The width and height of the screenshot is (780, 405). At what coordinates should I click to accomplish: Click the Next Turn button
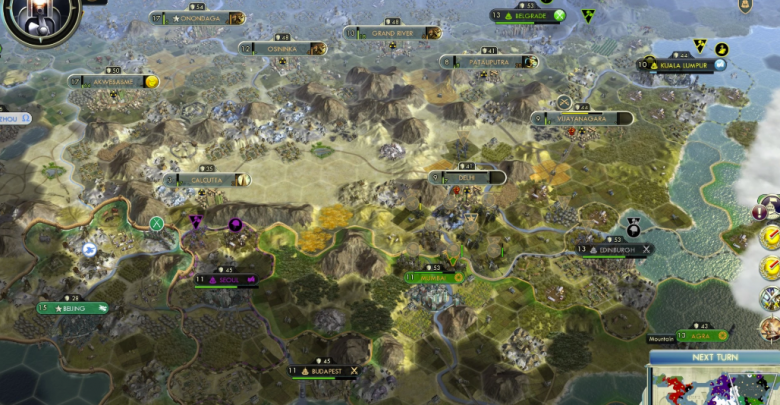coord(715,357)
